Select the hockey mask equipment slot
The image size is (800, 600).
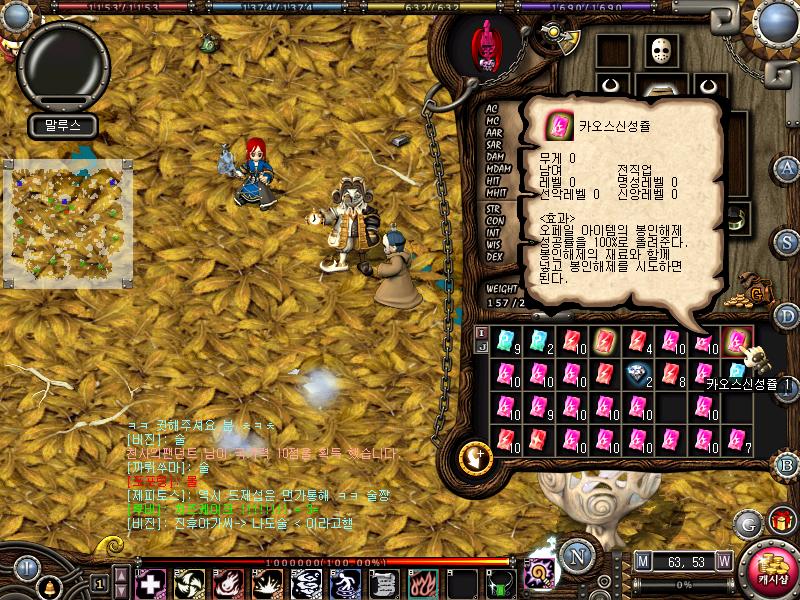coord(661,51)
